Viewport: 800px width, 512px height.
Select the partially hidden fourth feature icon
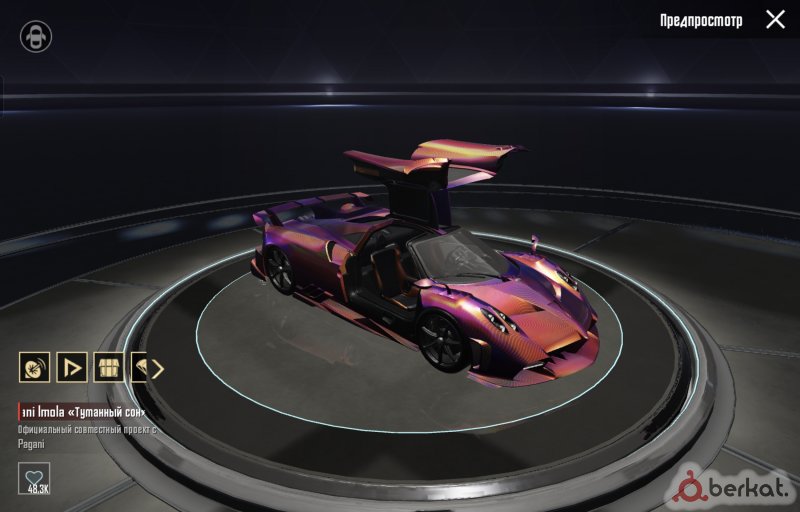point(141,367)
